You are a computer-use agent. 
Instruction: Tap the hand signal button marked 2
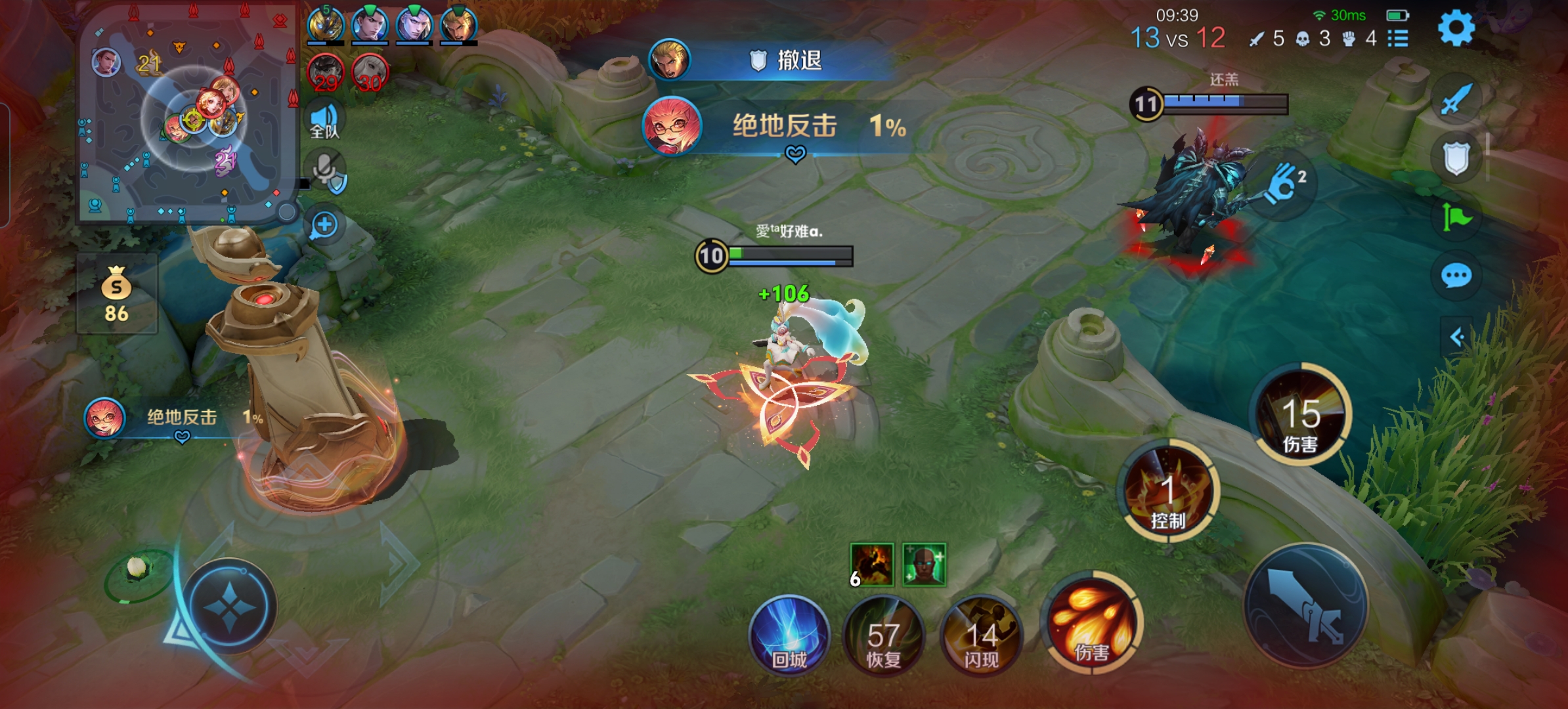[x=1284, y=184]
